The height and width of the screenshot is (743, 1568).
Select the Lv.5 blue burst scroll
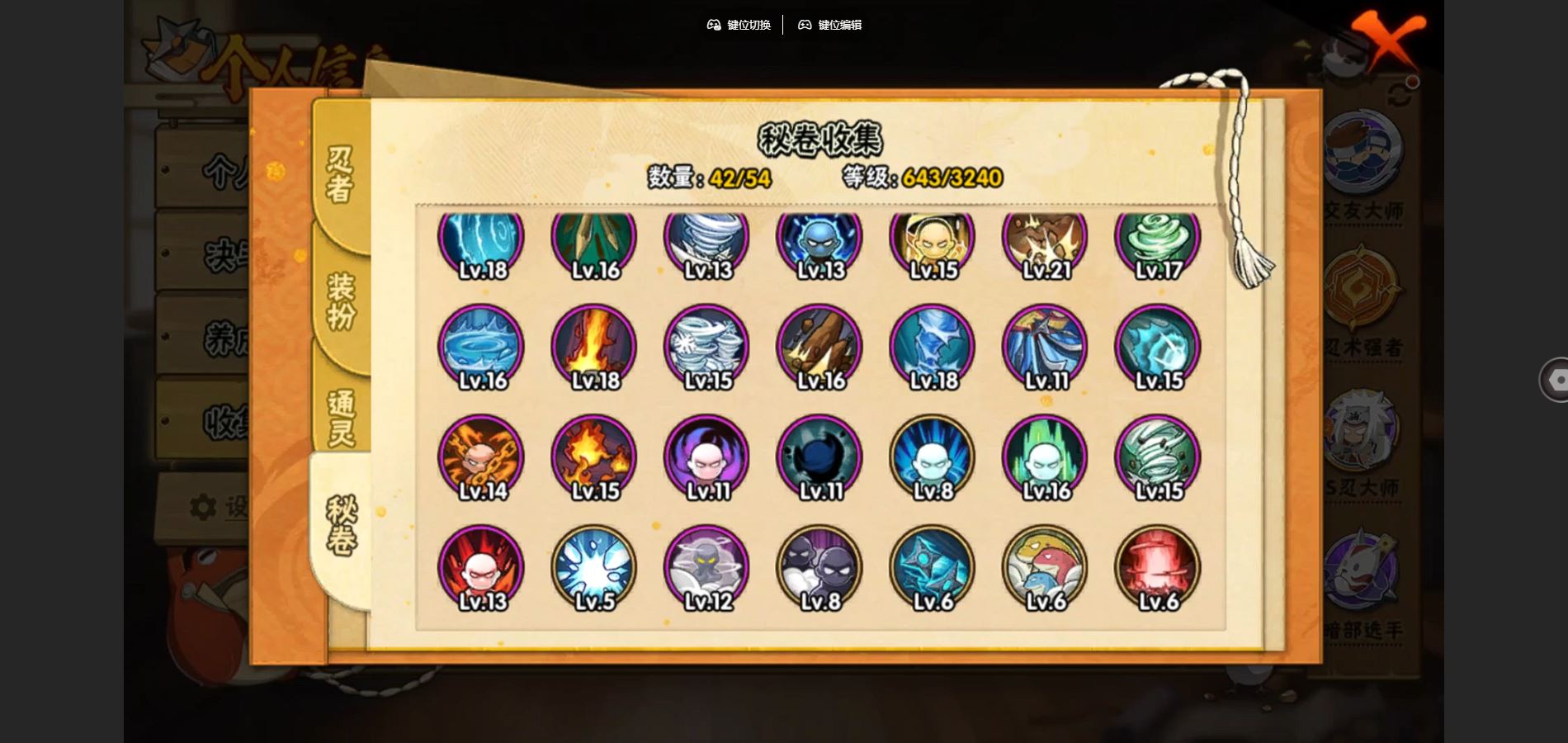[x=594, y=568]
